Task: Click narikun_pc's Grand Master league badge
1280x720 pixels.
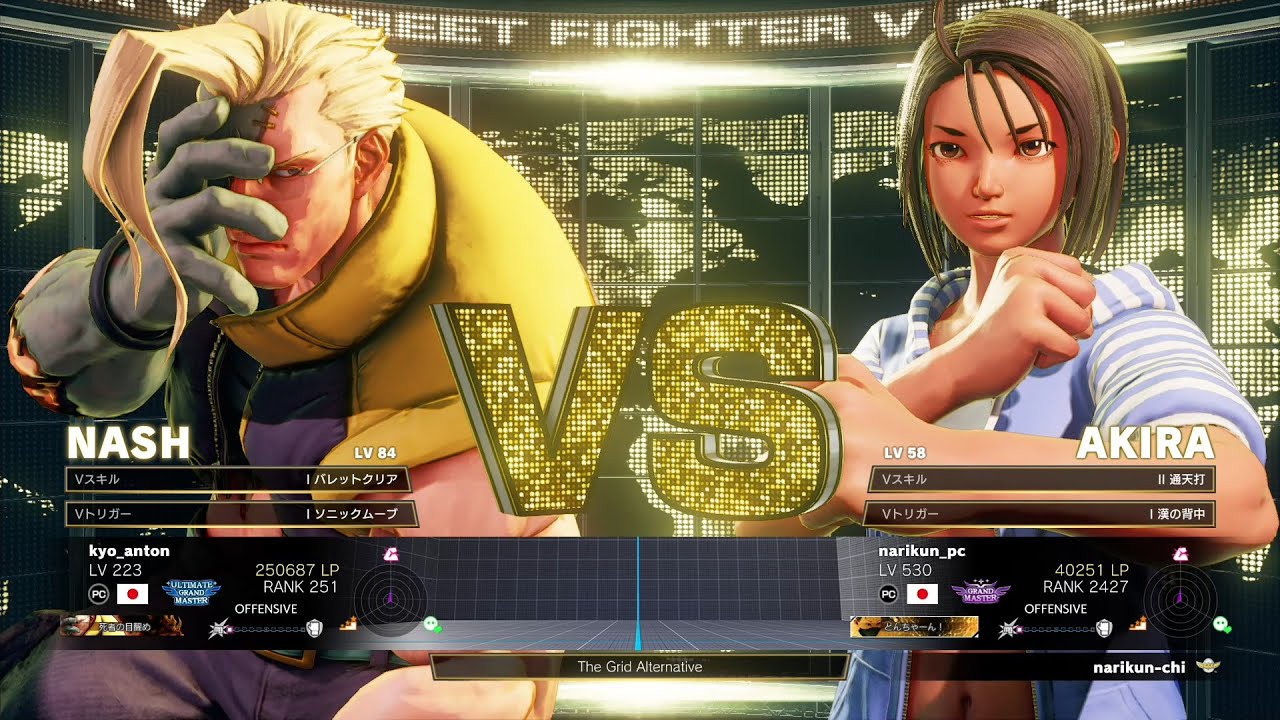Action: 980,593
